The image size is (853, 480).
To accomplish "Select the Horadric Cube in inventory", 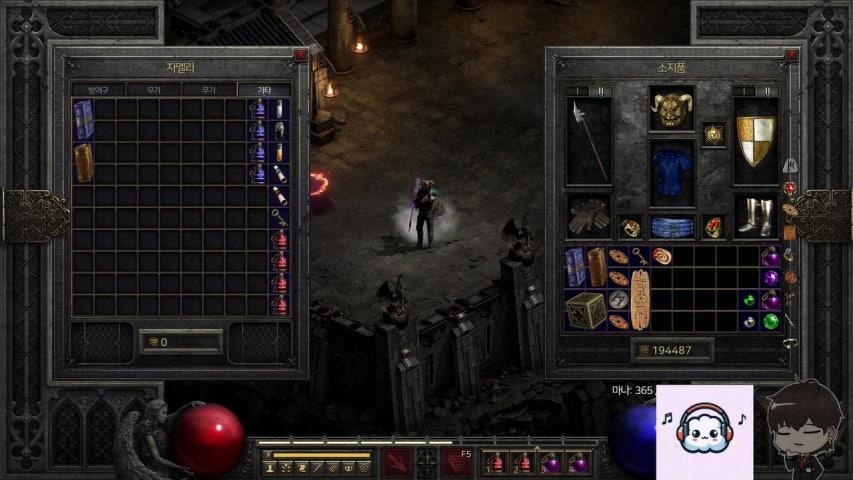I will [585, 309].
